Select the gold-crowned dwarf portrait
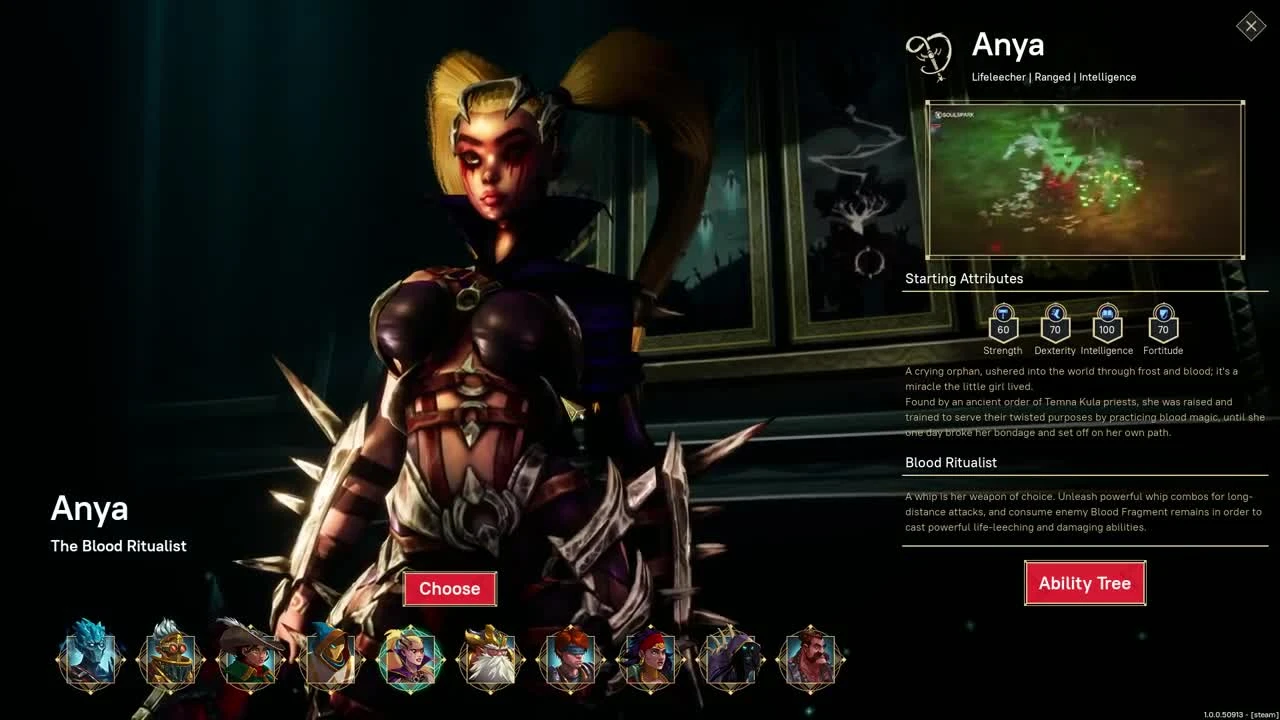This screenshot has width=1280, height=720. point(490,657)
